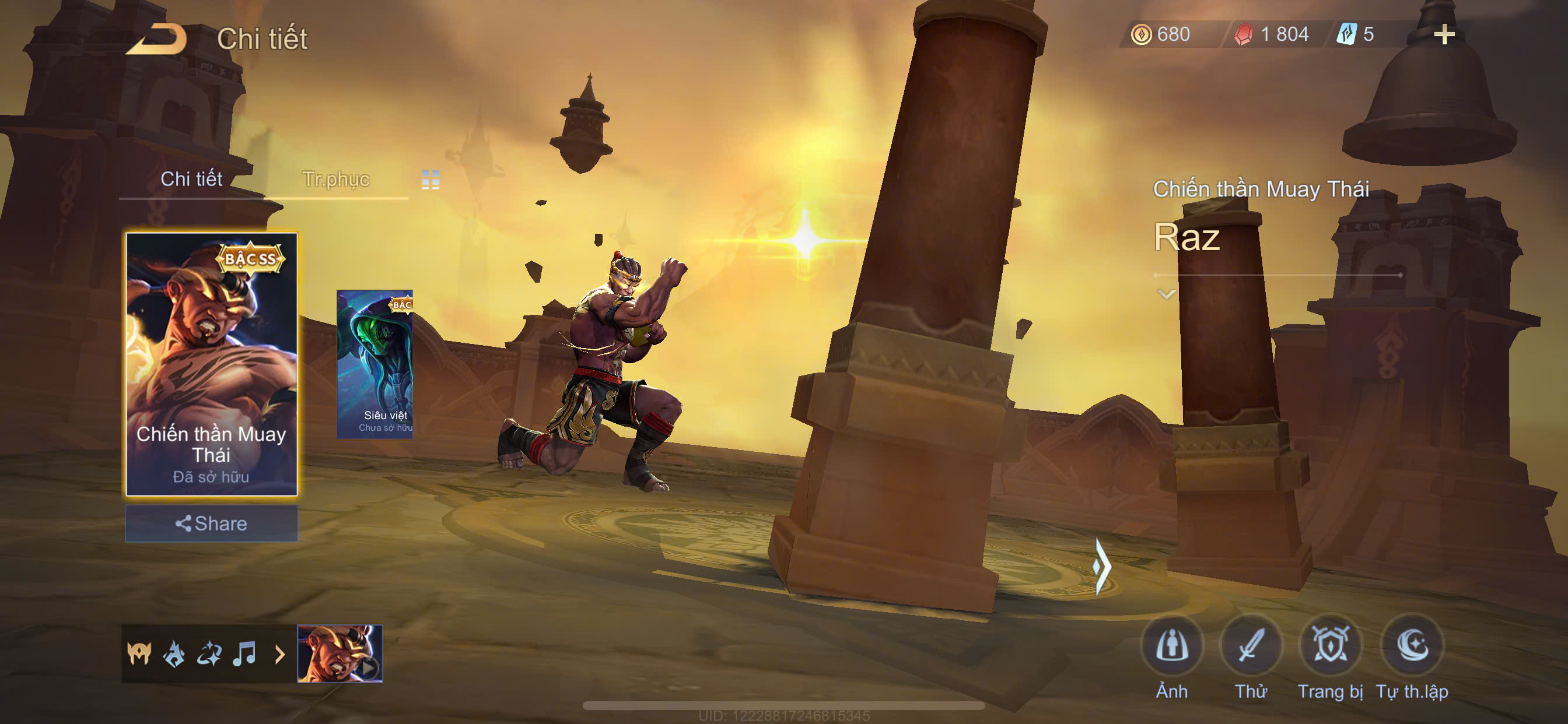The height and width of the screenshot is (724, 1568).
Task: Open the Trang bị equipment setup
Action: tap(1330, 646)
